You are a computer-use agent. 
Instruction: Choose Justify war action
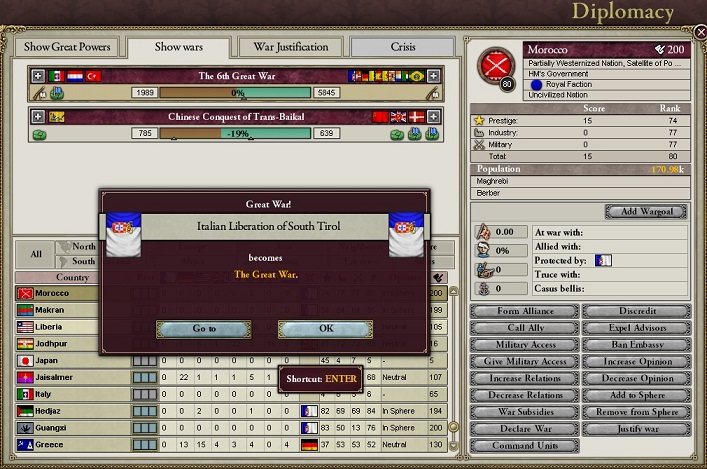(636, 430)
